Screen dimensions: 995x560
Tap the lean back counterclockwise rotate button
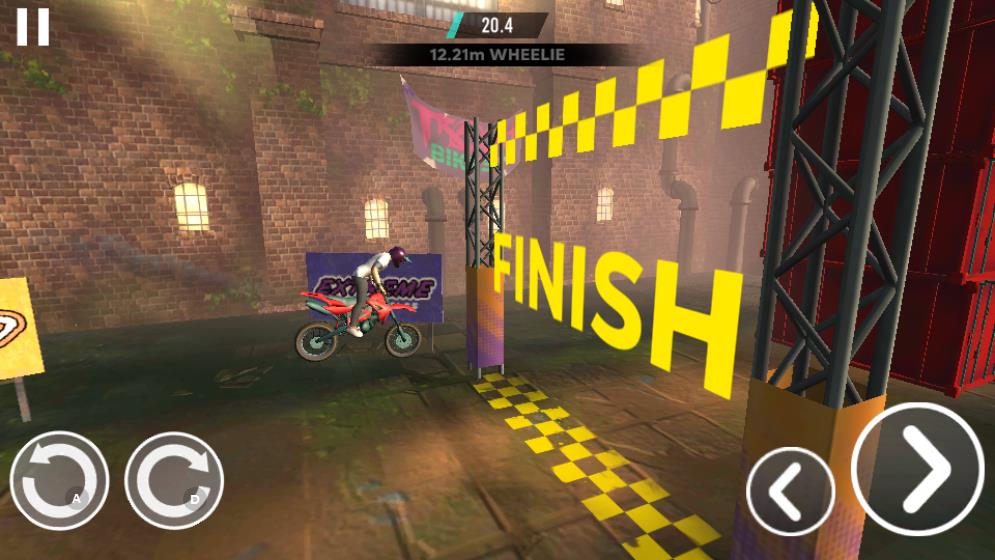click(59, 481)
